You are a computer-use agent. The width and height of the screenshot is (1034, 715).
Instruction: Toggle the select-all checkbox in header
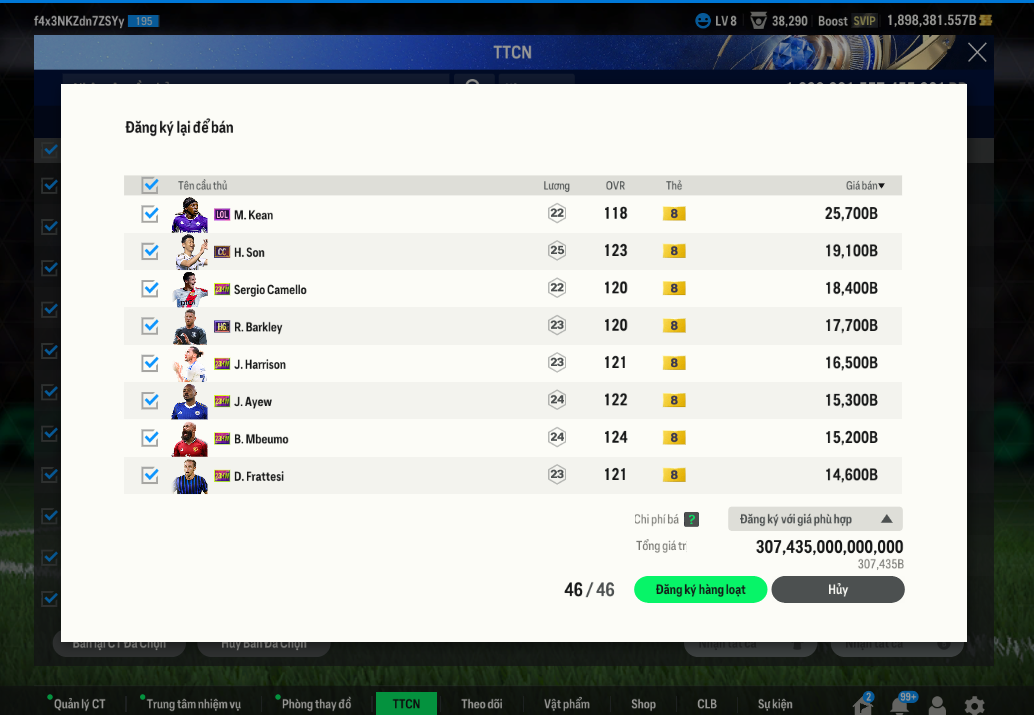click(150, 185)
